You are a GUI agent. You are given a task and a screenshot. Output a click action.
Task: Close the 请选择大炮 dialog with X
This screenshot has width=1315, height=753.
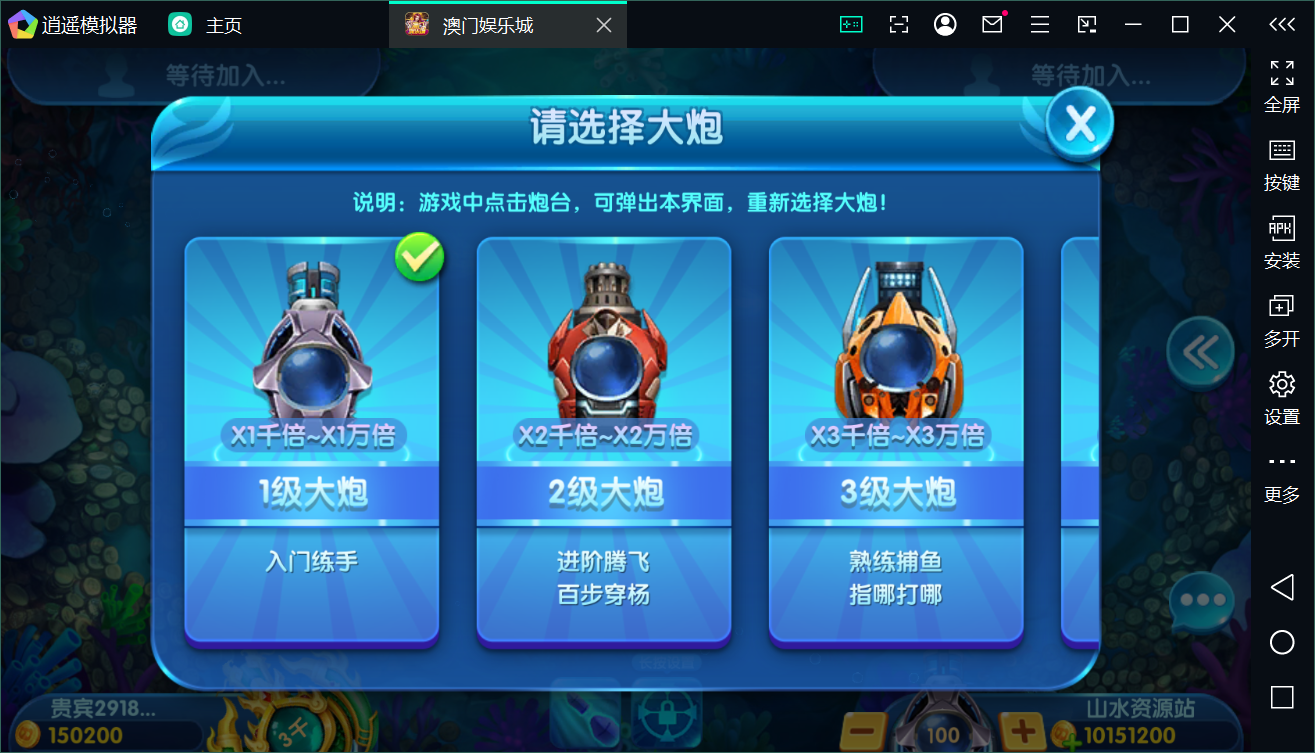1078,124
